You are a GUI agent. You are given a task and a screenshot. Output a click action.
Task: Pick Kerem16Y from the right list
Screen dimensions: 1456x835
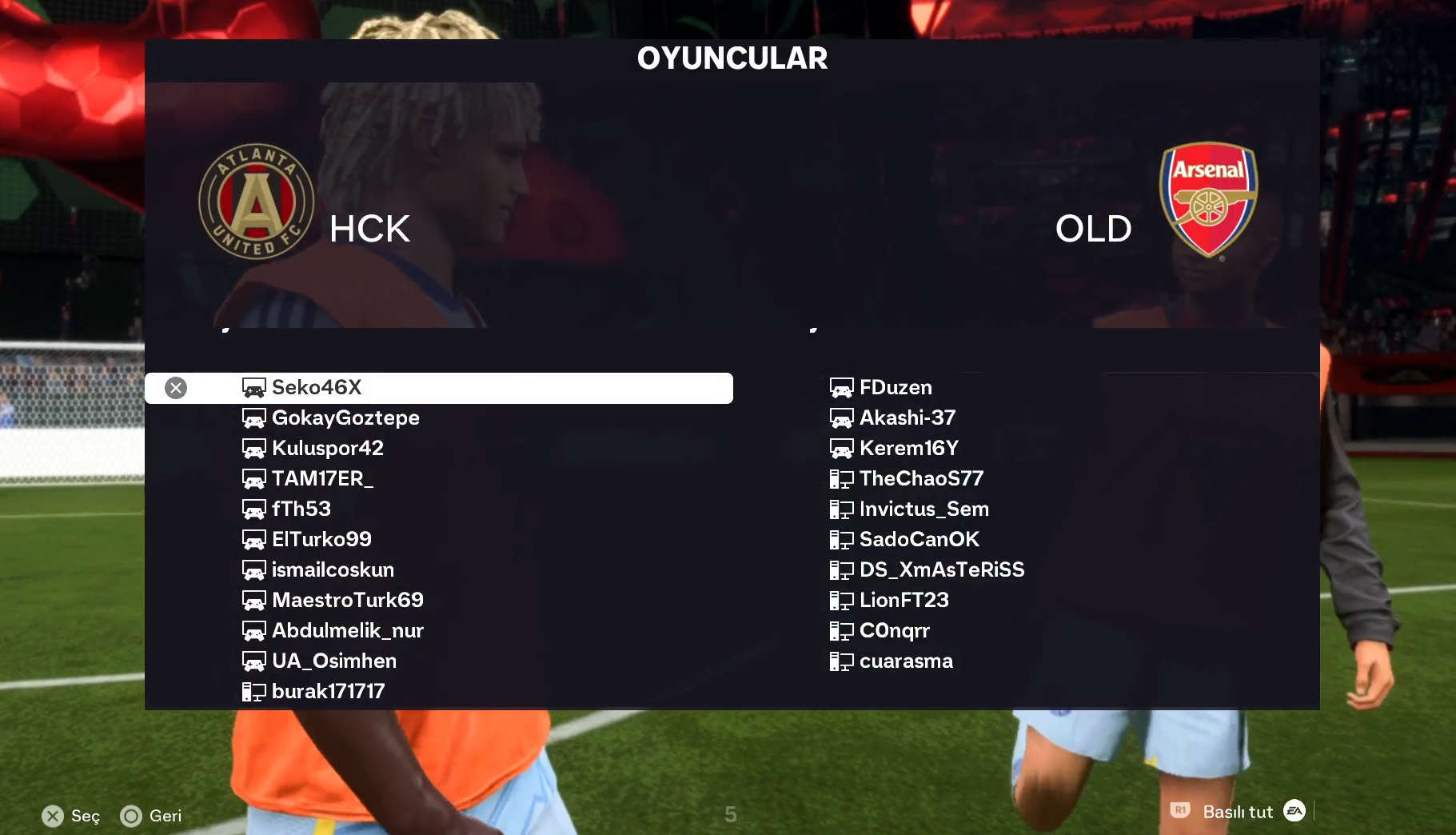pyautogui.click(x=908, y=449)
